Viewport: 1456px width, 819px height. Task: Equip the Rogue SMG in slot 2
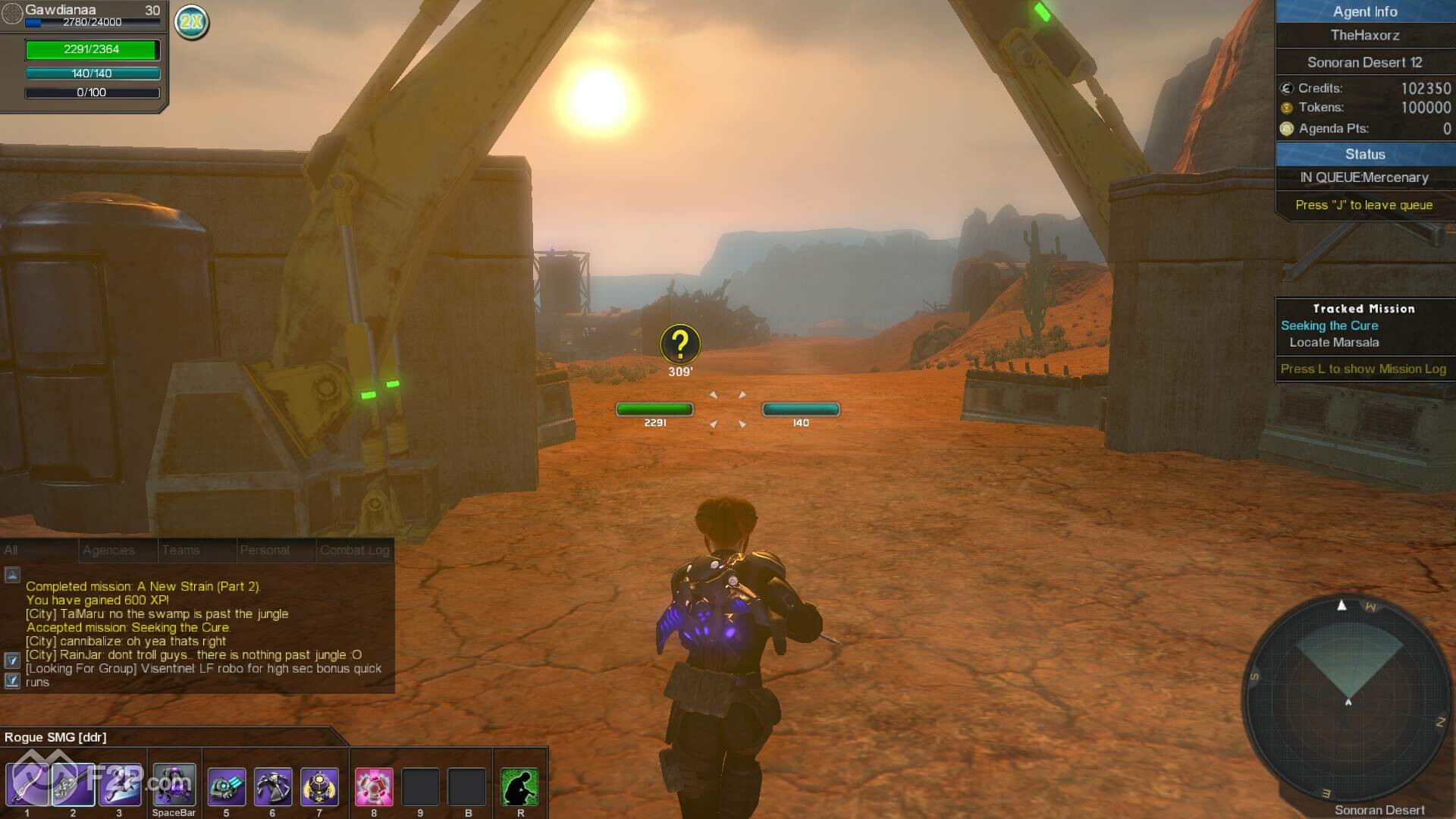(x=74, y=785)
